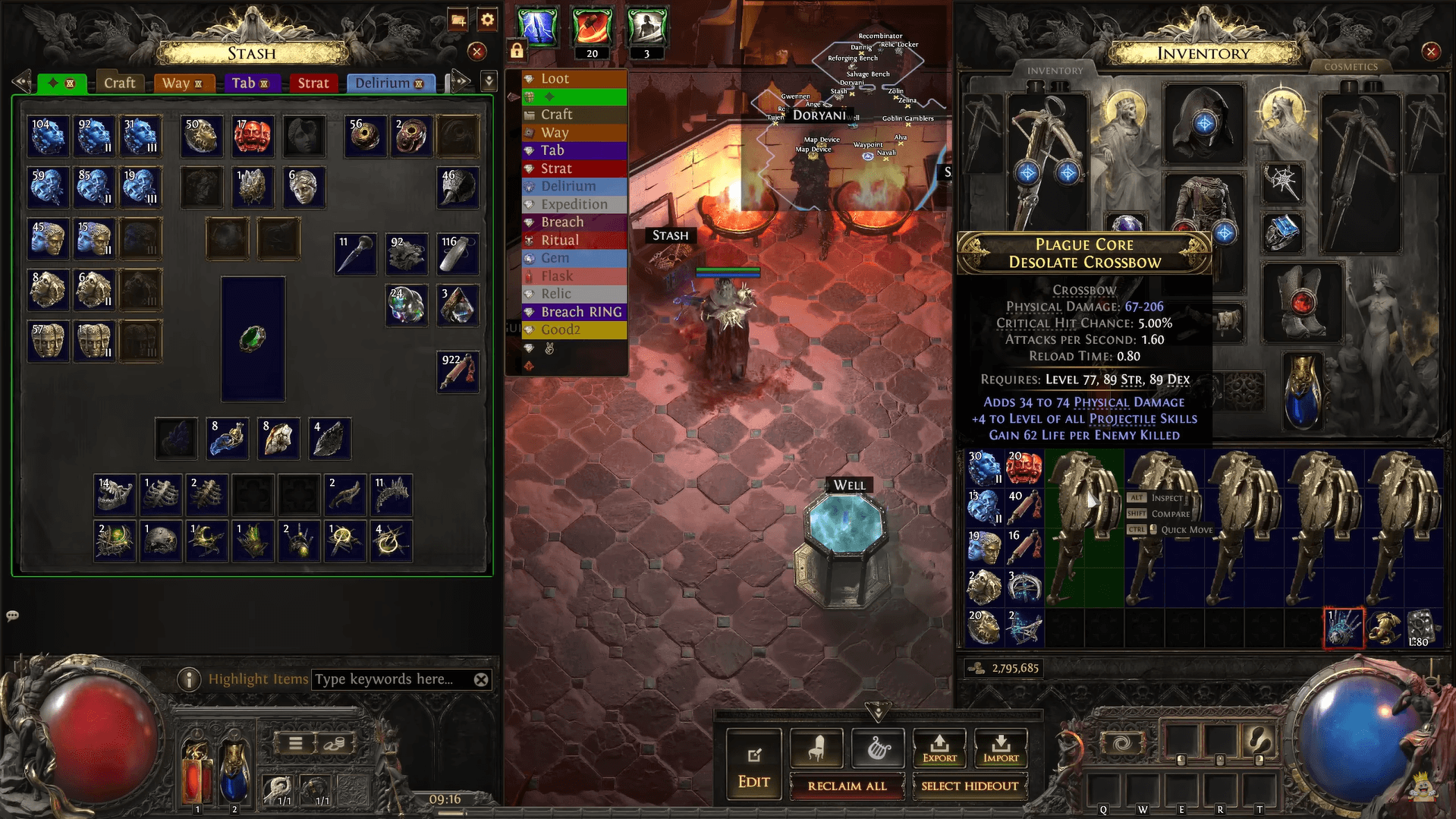Image resolution: width=1456 pixels, height=819 pixels.
Task: Import a hideout layout
Action: [x=1001, y=748]
